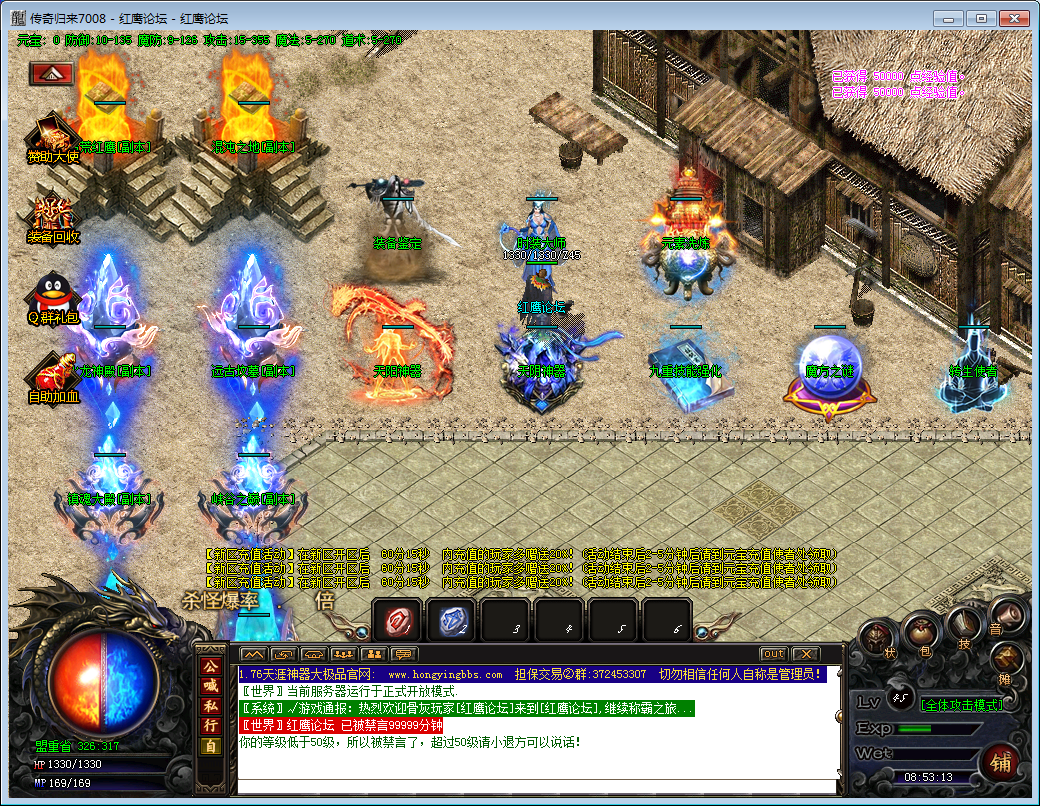Select the 私 private chat channel tab
The width and height of the screenshot is (1040, 806).
210,706
